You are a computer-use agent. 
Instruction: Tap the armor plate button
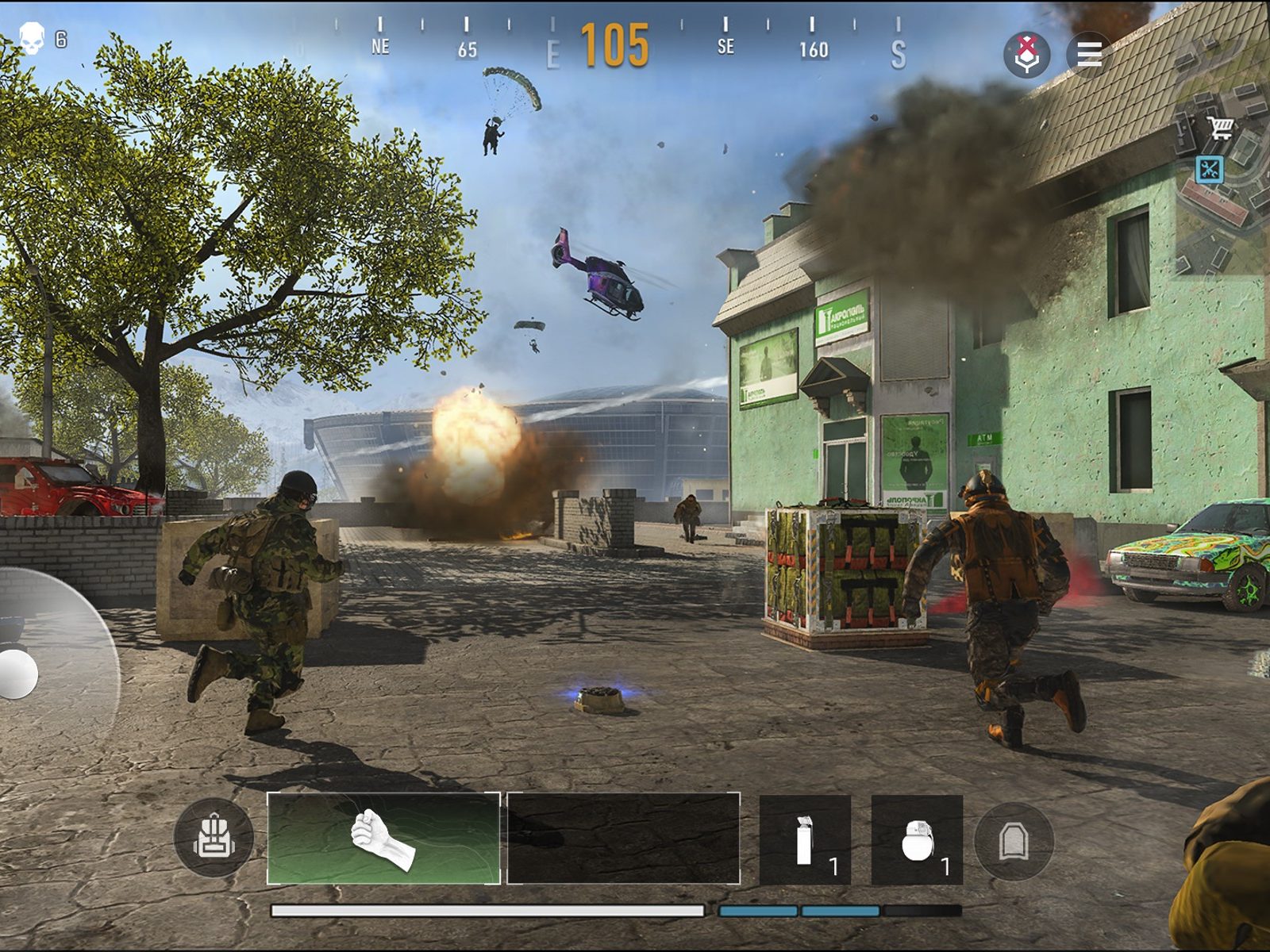1014,841
